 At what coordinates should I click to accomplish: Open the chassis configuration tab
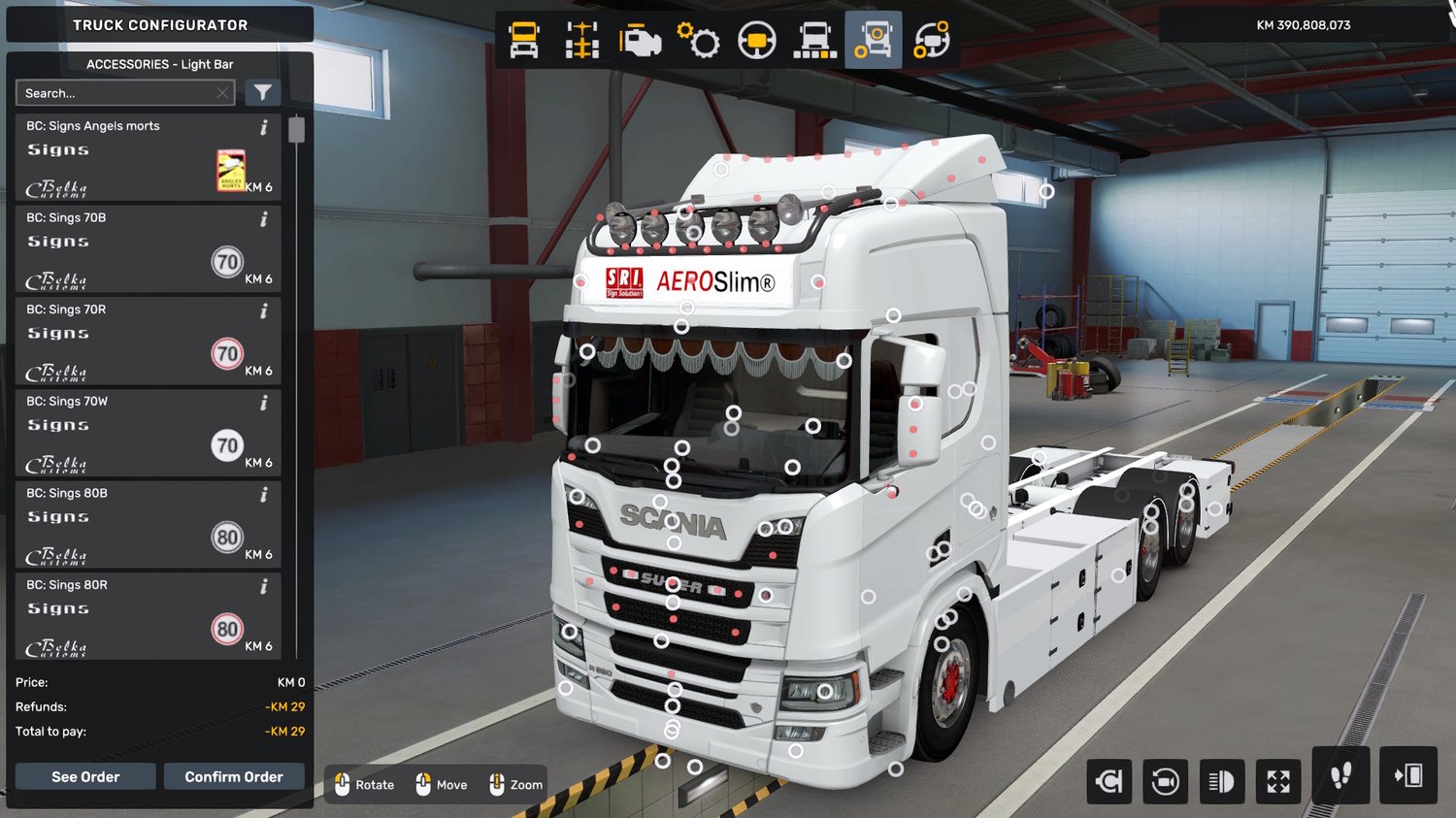pyautogui.click(x=582, y=41)
